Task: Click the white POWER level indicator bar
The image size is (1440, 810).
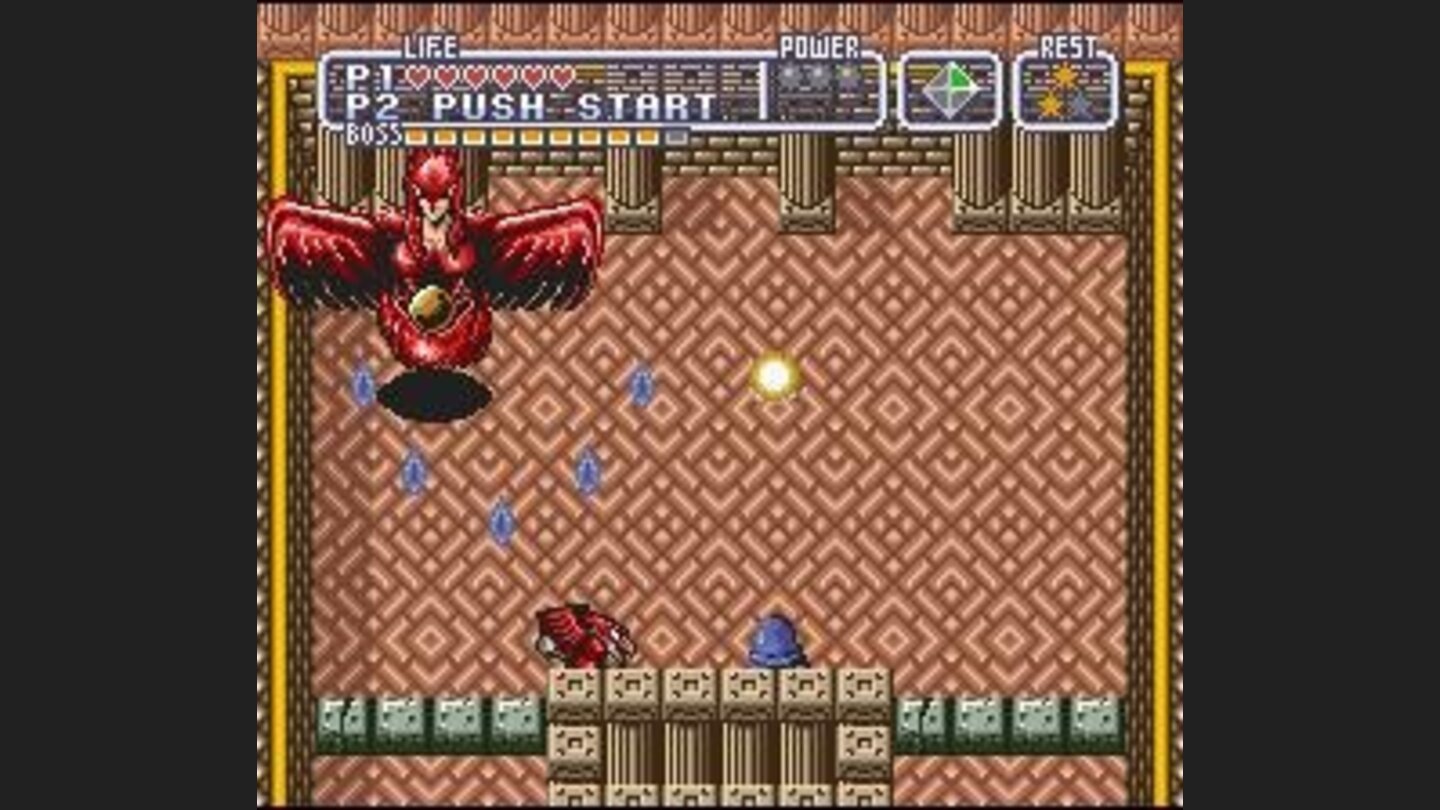Action: click(763, 90)
